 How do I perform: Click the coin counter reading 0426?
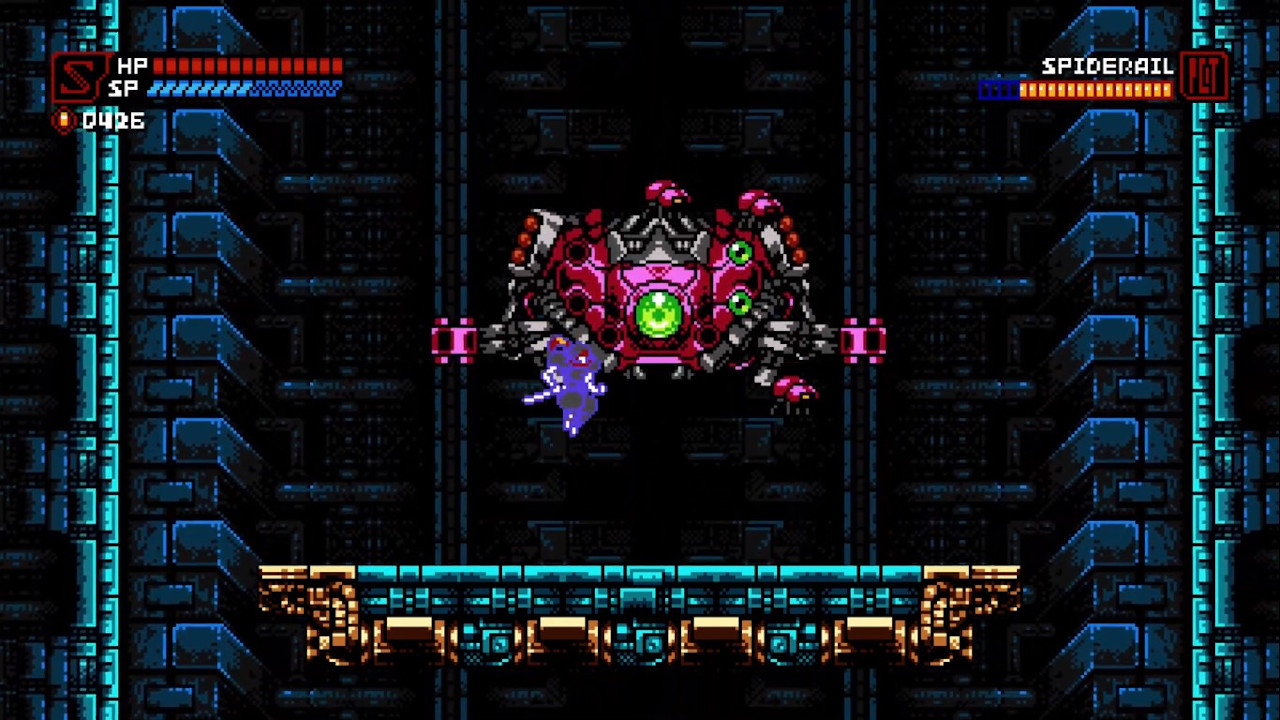tap(115, 120)
